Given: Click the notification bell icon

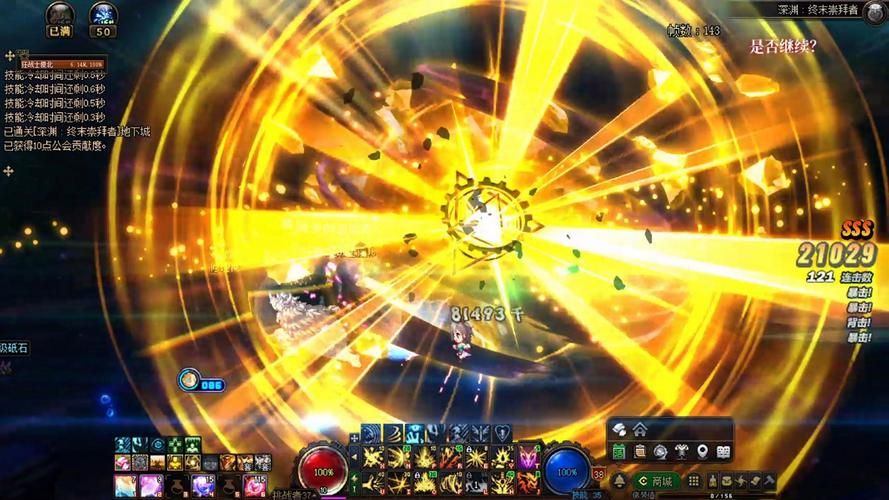Looking at the screenshot, I should pos(619,481).
